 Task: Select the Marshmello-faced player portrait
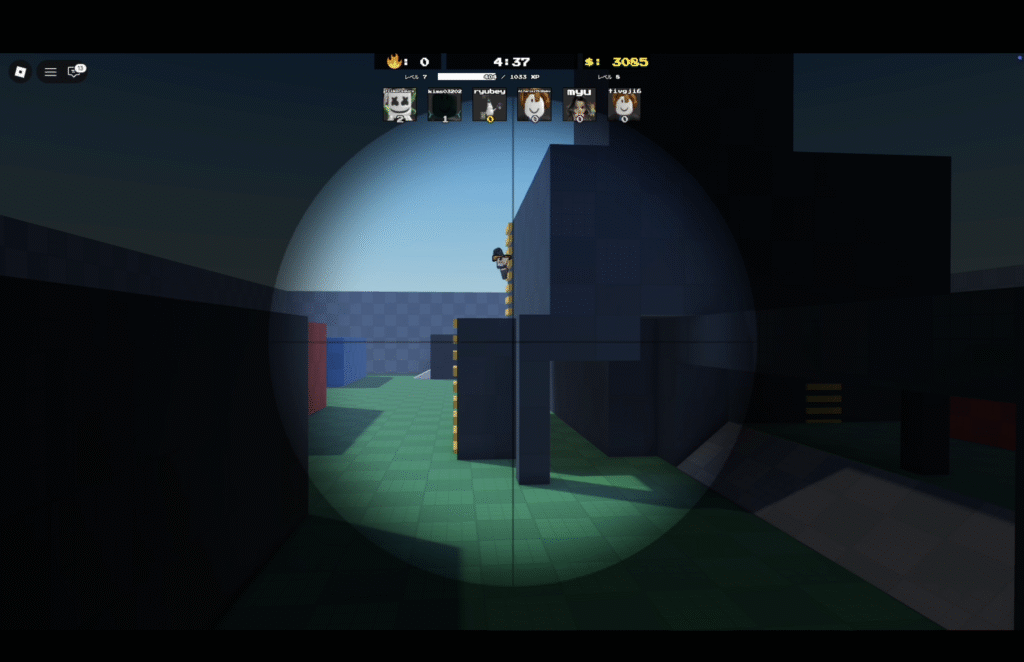[399, 105]
